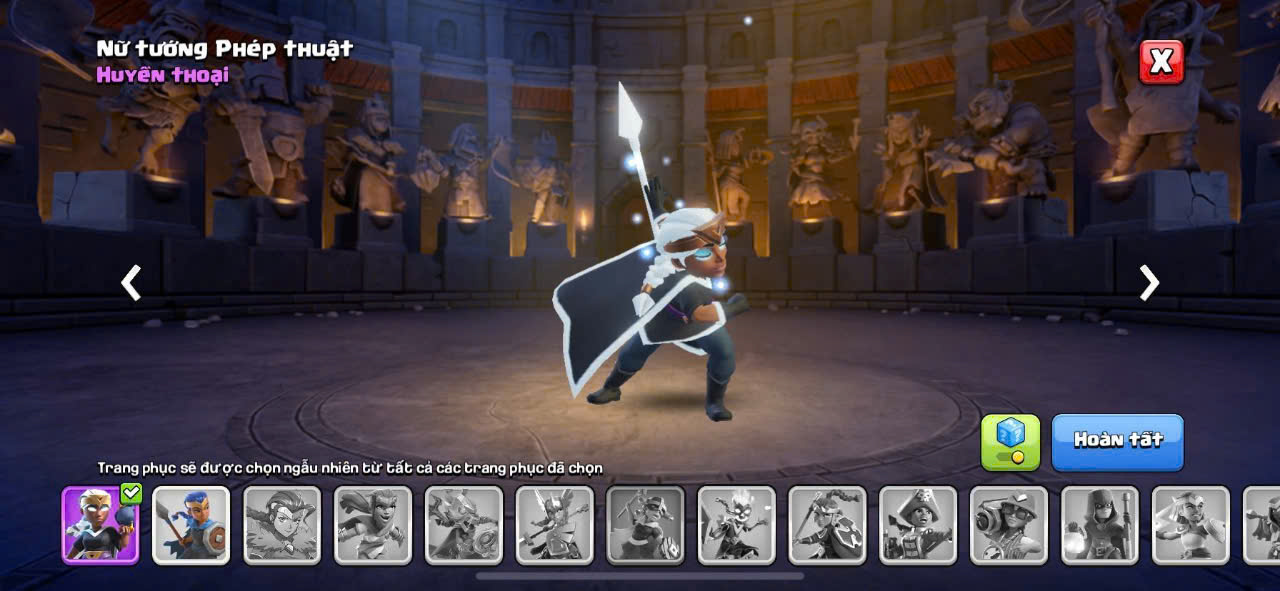1280x591 pixels.
Task: Choose the blue-haired spear and shield skin
Action: click(191, 525)
